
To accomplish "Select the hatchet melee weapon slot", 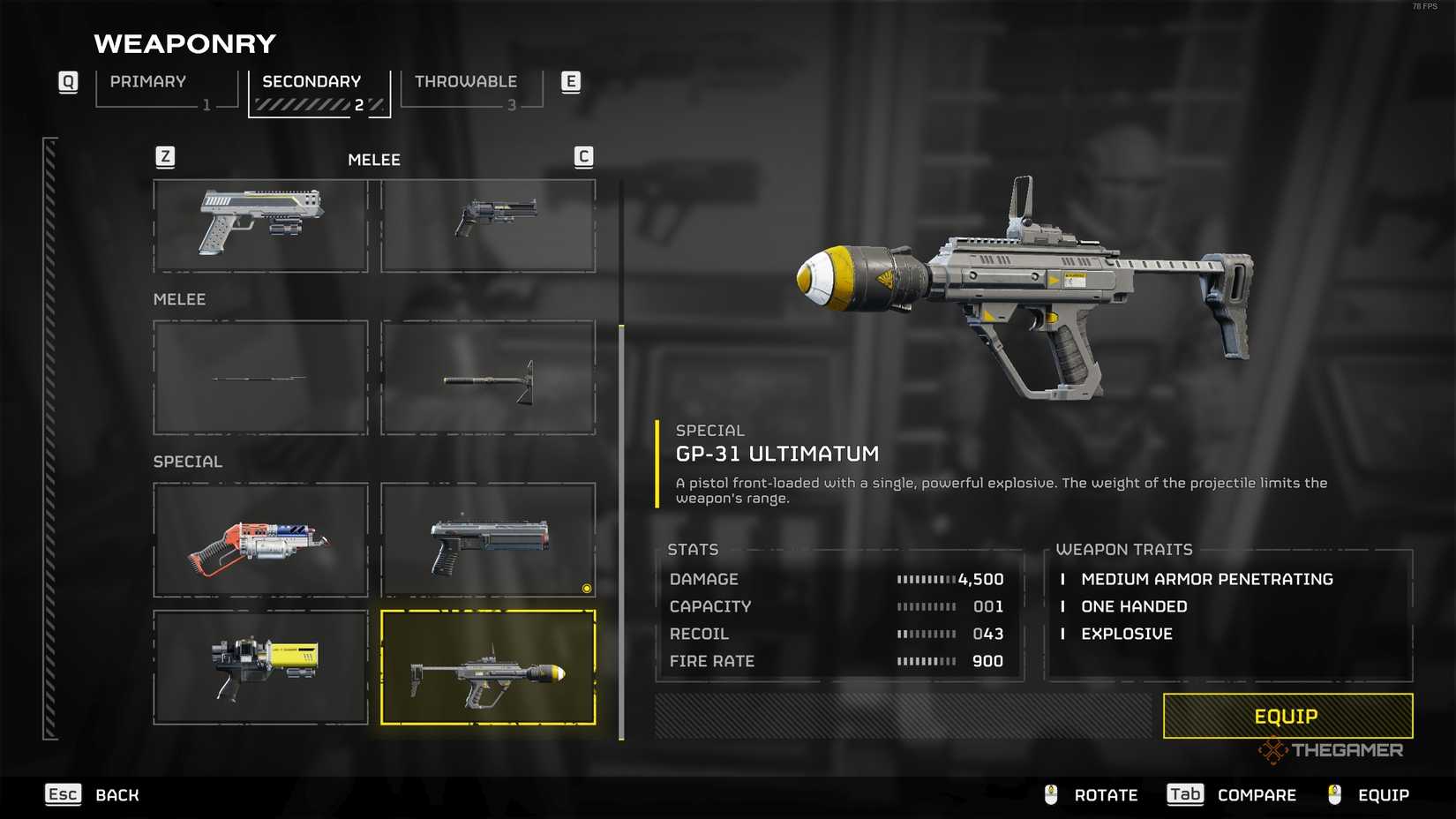I will [488, 378].
